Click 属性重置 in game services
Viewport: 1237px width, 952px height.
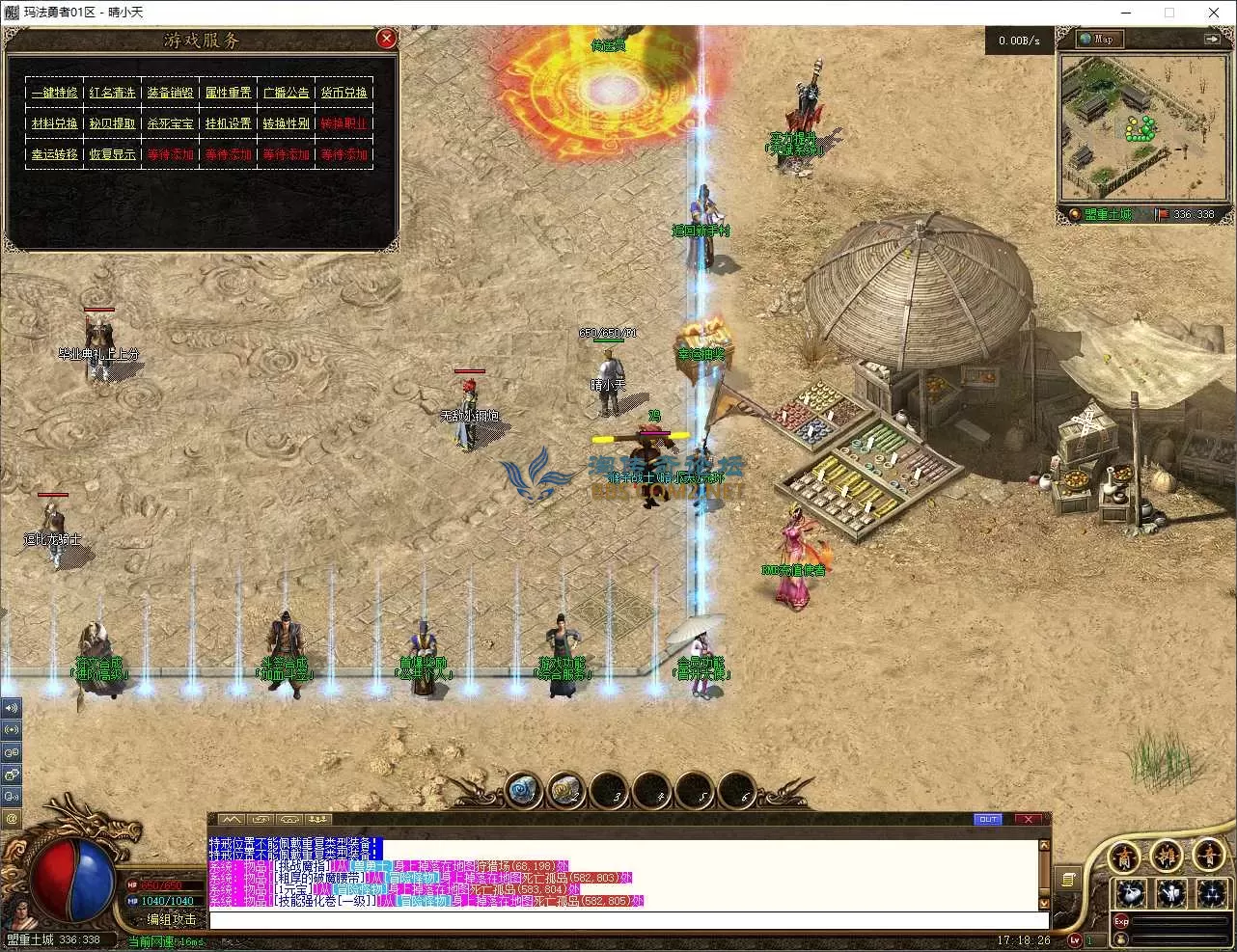(x=228, y=93)
